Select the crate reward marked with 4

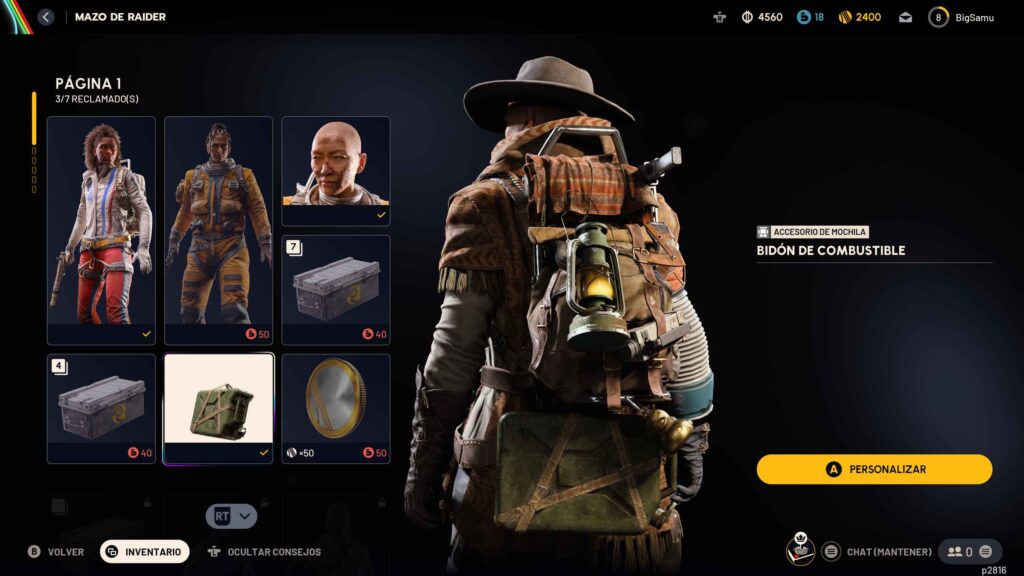(x=101, y=408)
